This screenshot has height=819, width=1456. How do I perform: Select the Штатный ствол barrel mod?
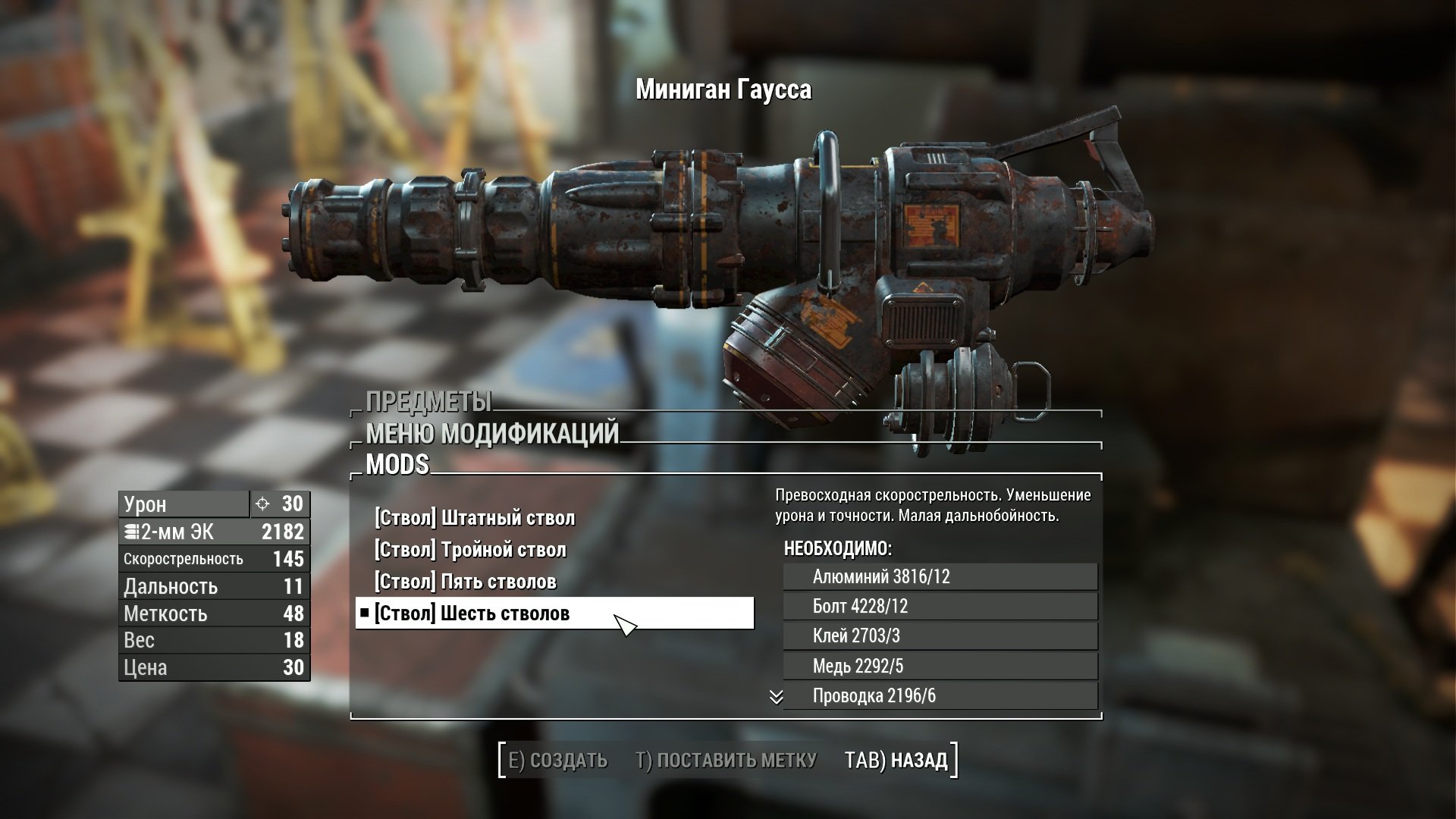pyautogui.click(x=475, y=518)
